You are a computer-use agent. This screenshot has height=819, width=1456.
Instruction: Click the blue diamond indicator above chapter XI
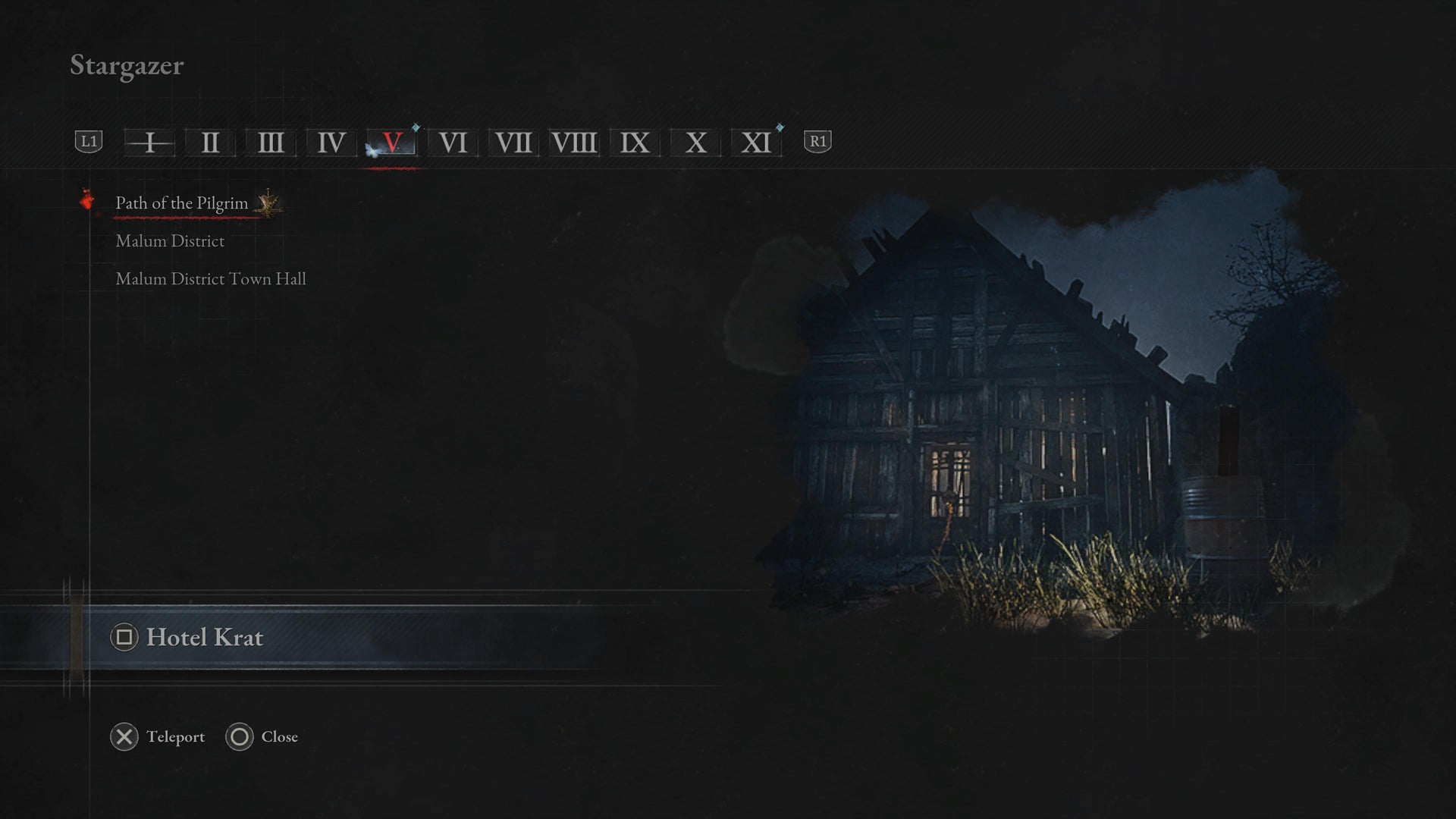click(780, 127)
